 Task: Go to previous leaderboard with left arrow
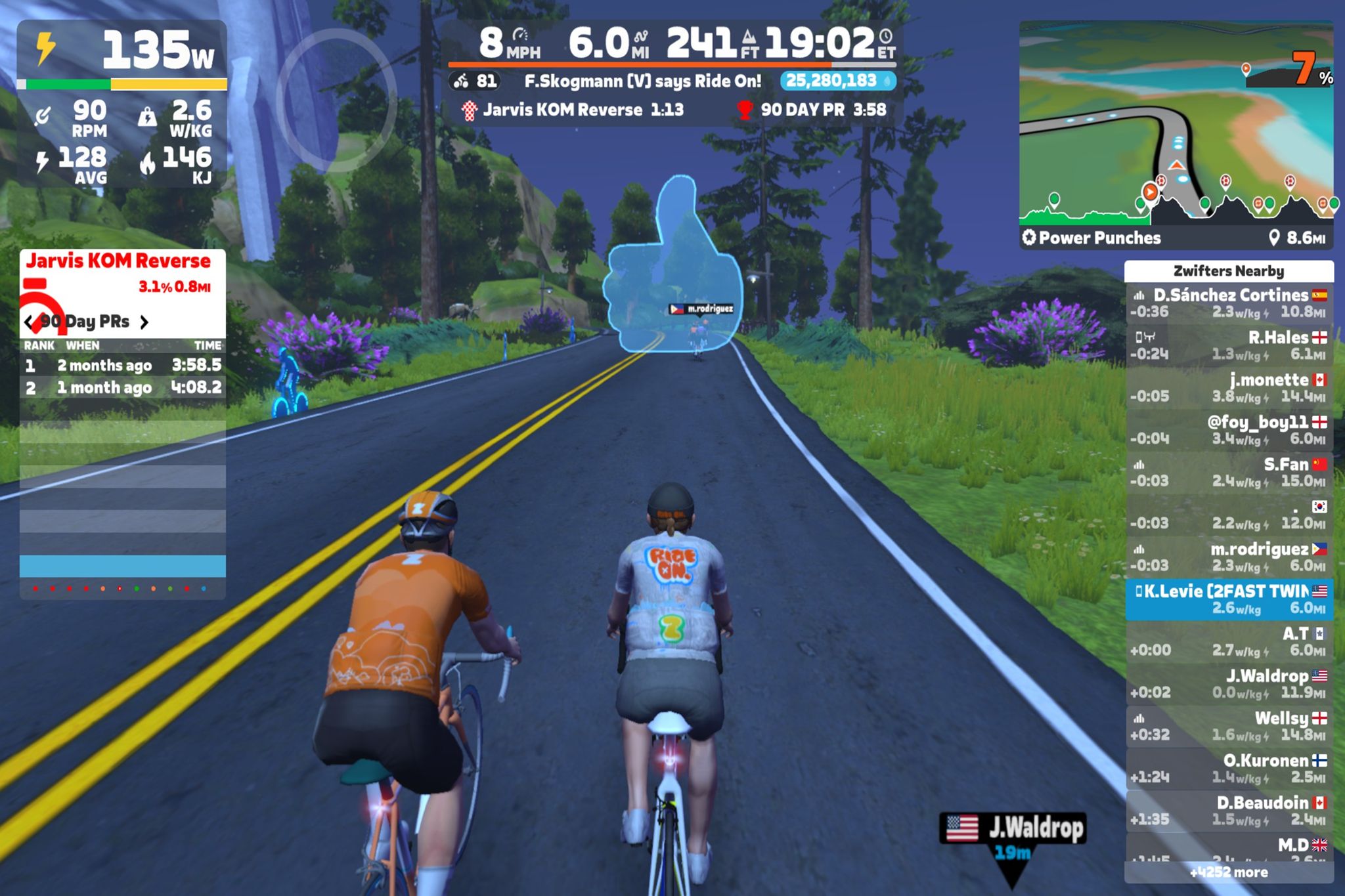click(30, 322)
